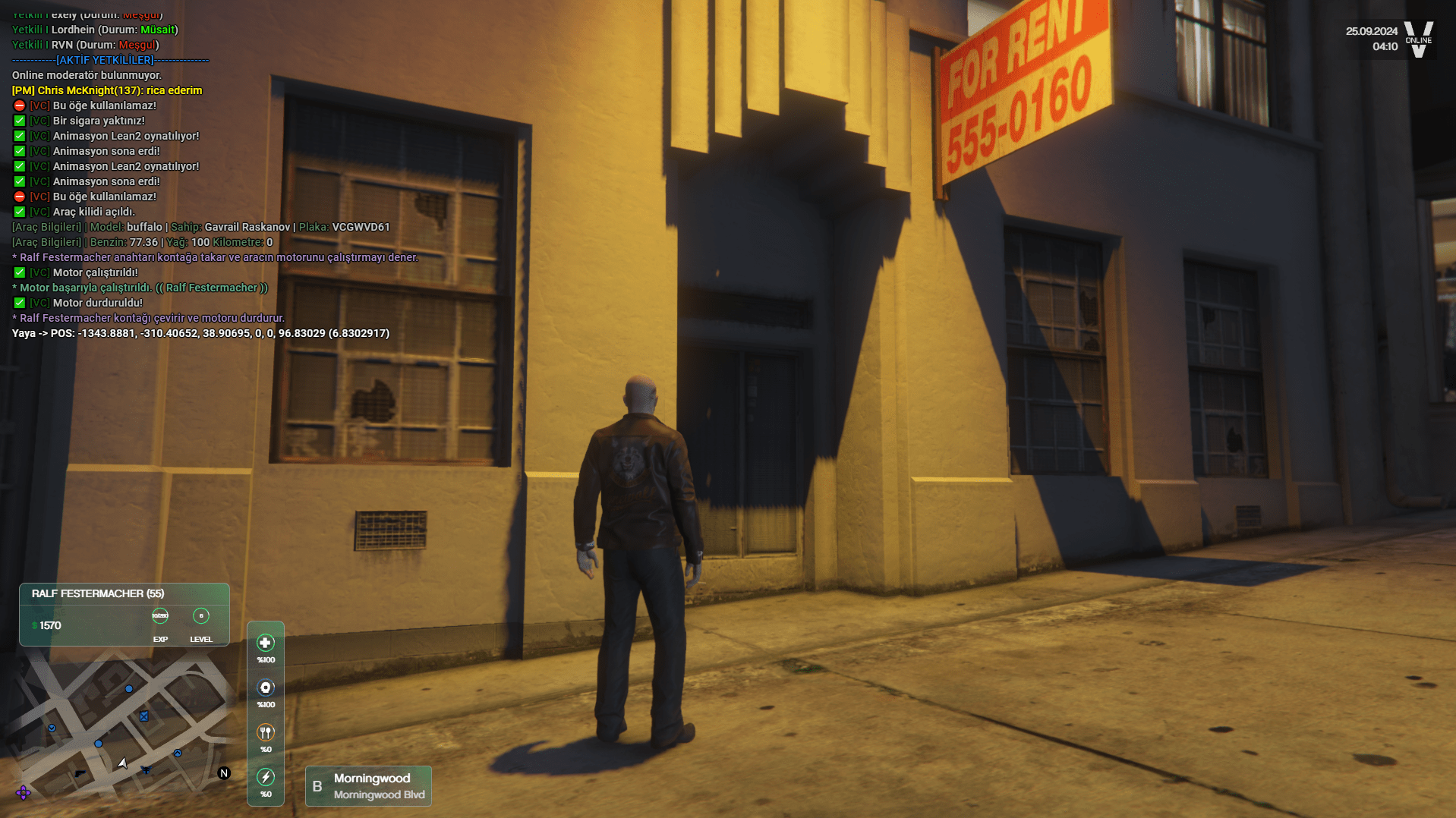Expand the RALF FESTERMACHER player panel
The image size is (1456, 818).
[x=97, y=594]
